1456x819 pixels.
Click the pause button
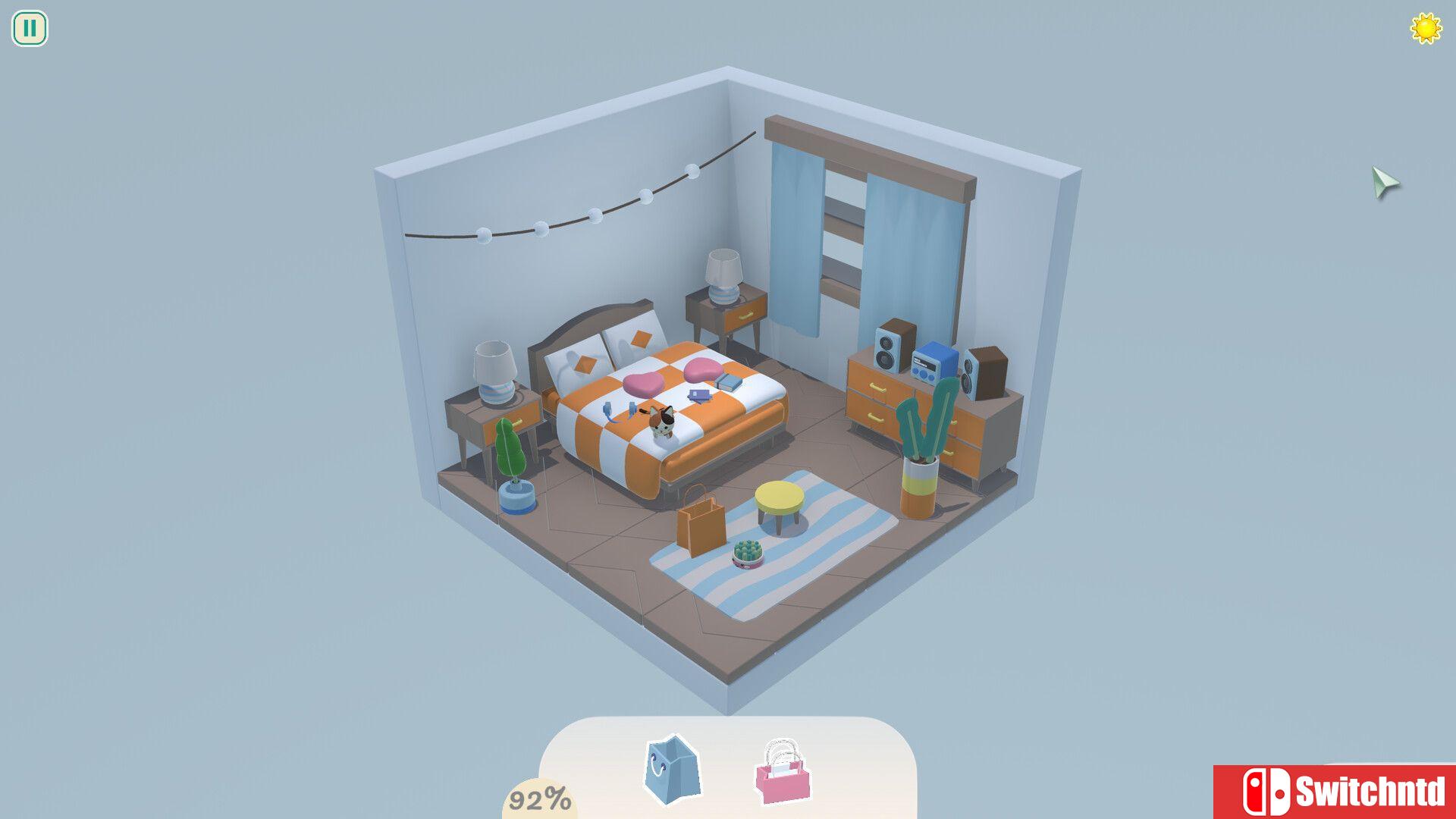[29, 29]
